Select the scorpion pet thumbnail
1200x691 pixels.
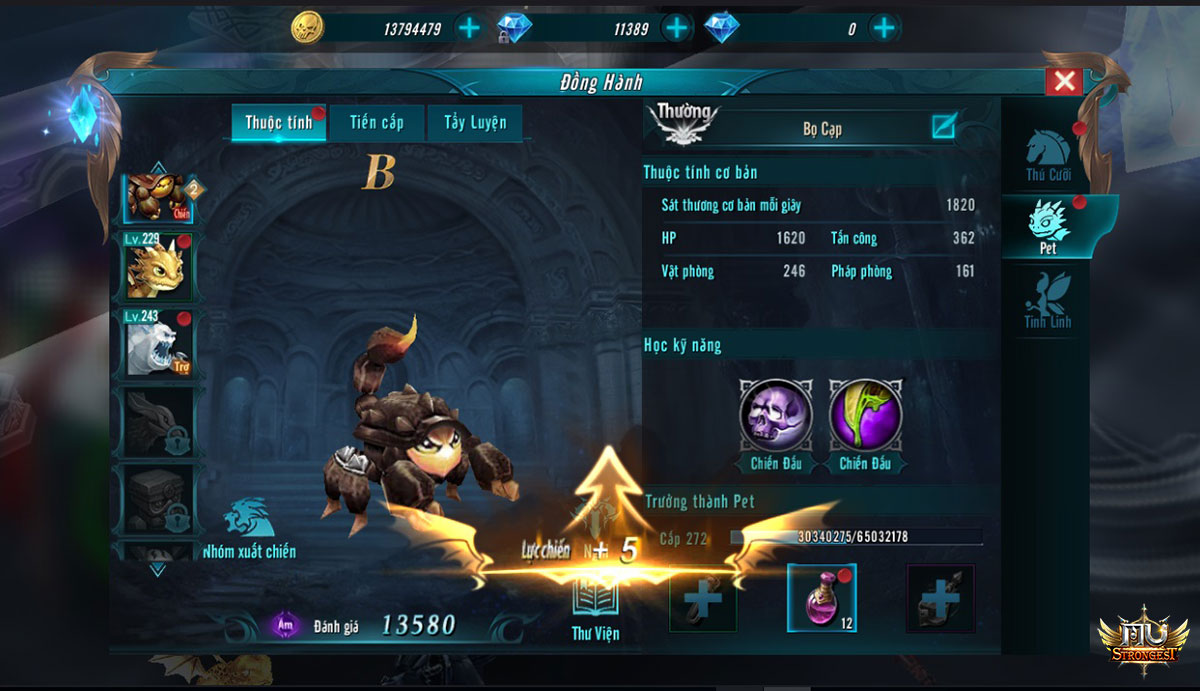click(157, 196)
